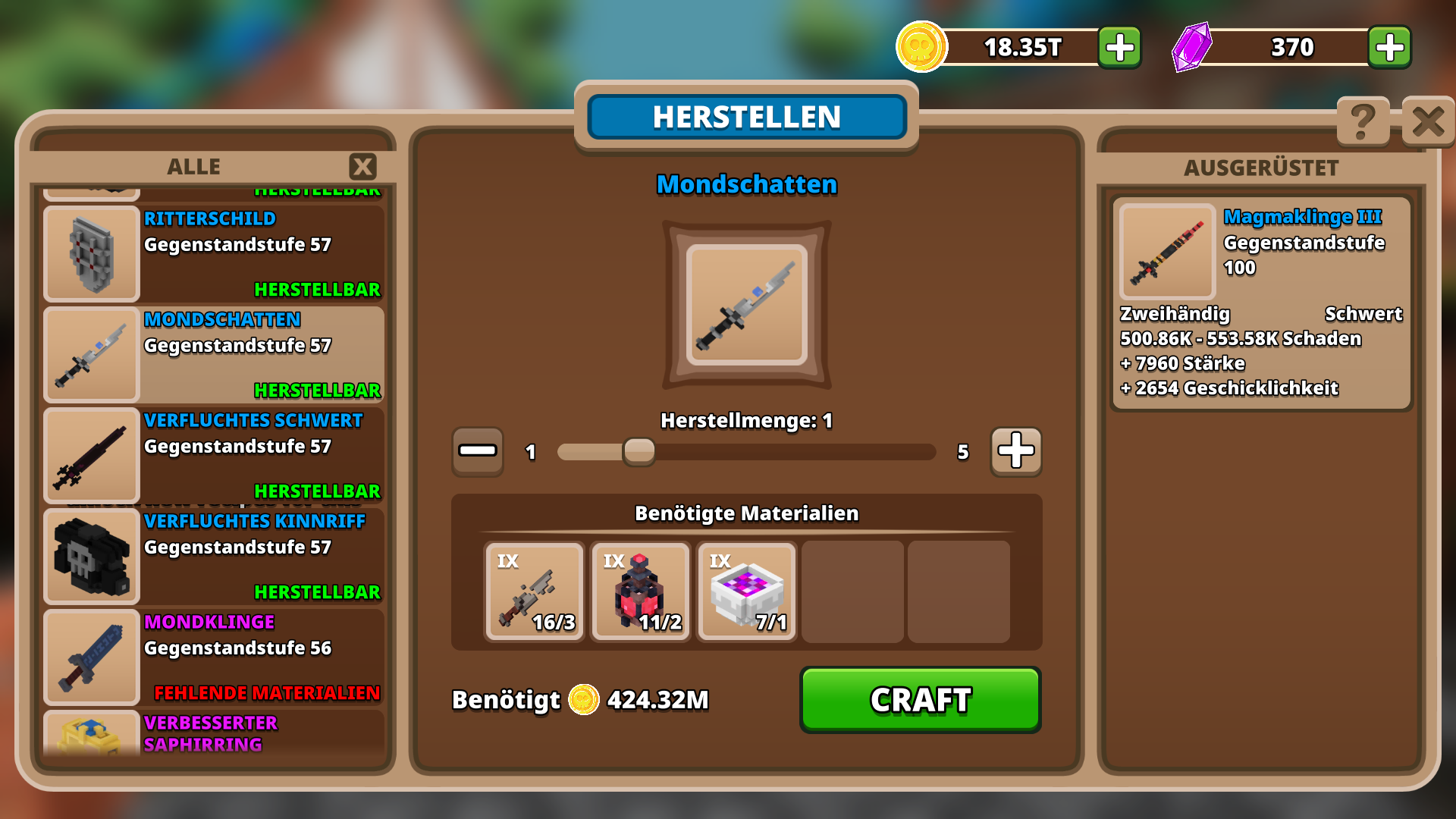Click the craft amount slider handle
Screen dimensions: 1456x819
pyautogui.click(x=639, y=451)
